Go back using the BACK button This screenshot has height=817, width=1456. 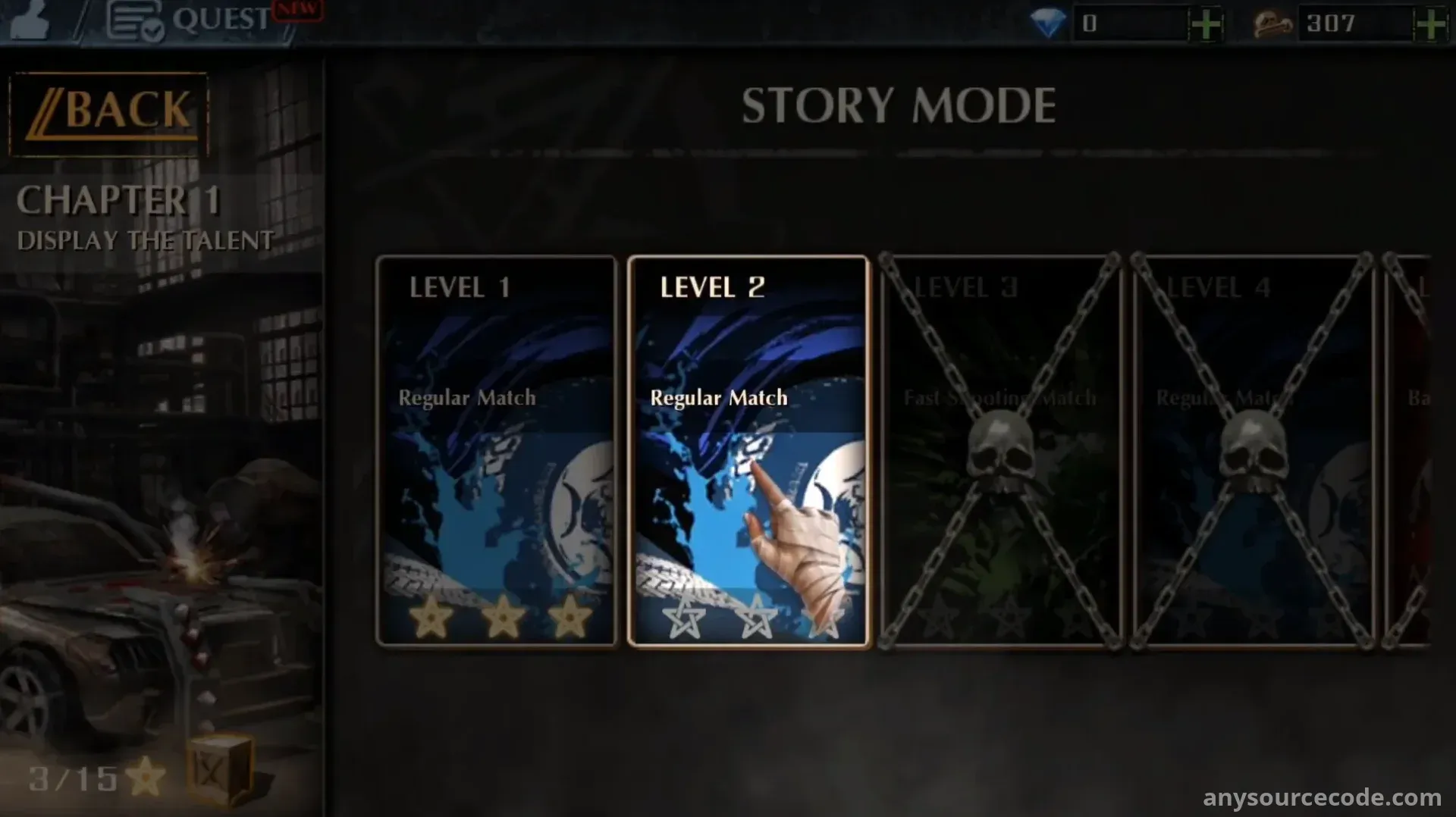[x=109, y=113]
